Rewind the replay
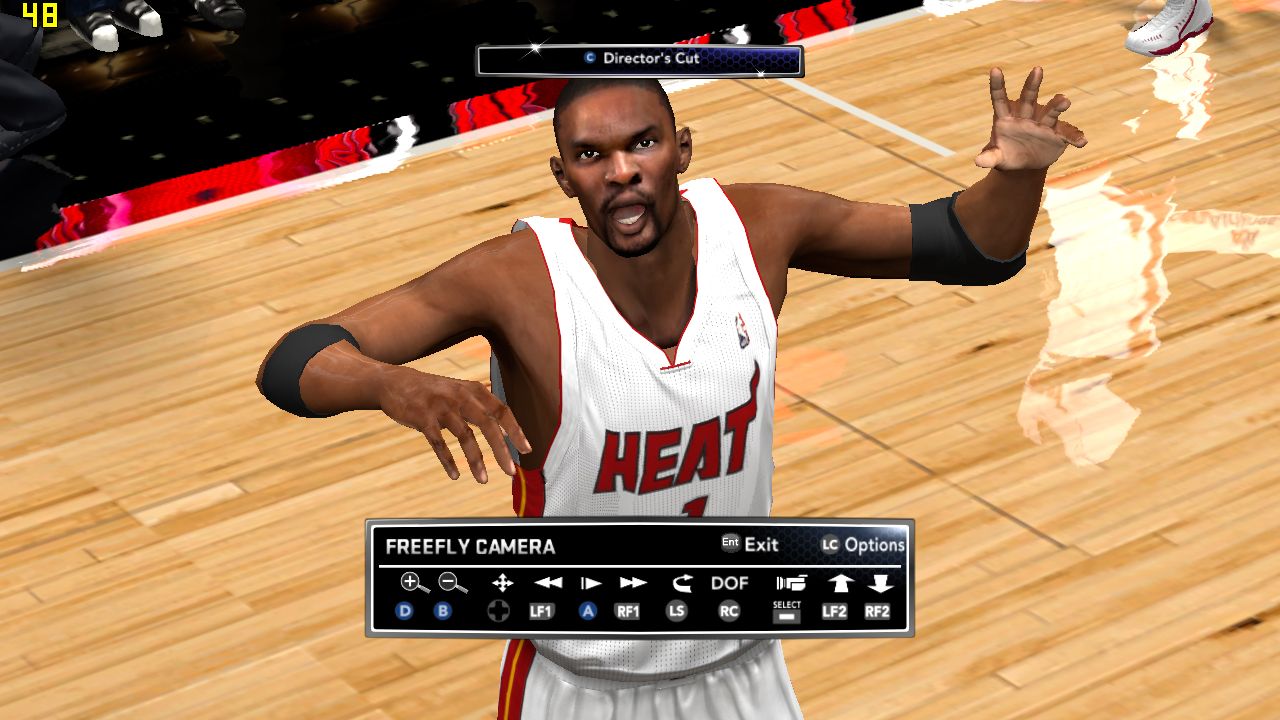The image size is (1280, 720). click(547, 582)
